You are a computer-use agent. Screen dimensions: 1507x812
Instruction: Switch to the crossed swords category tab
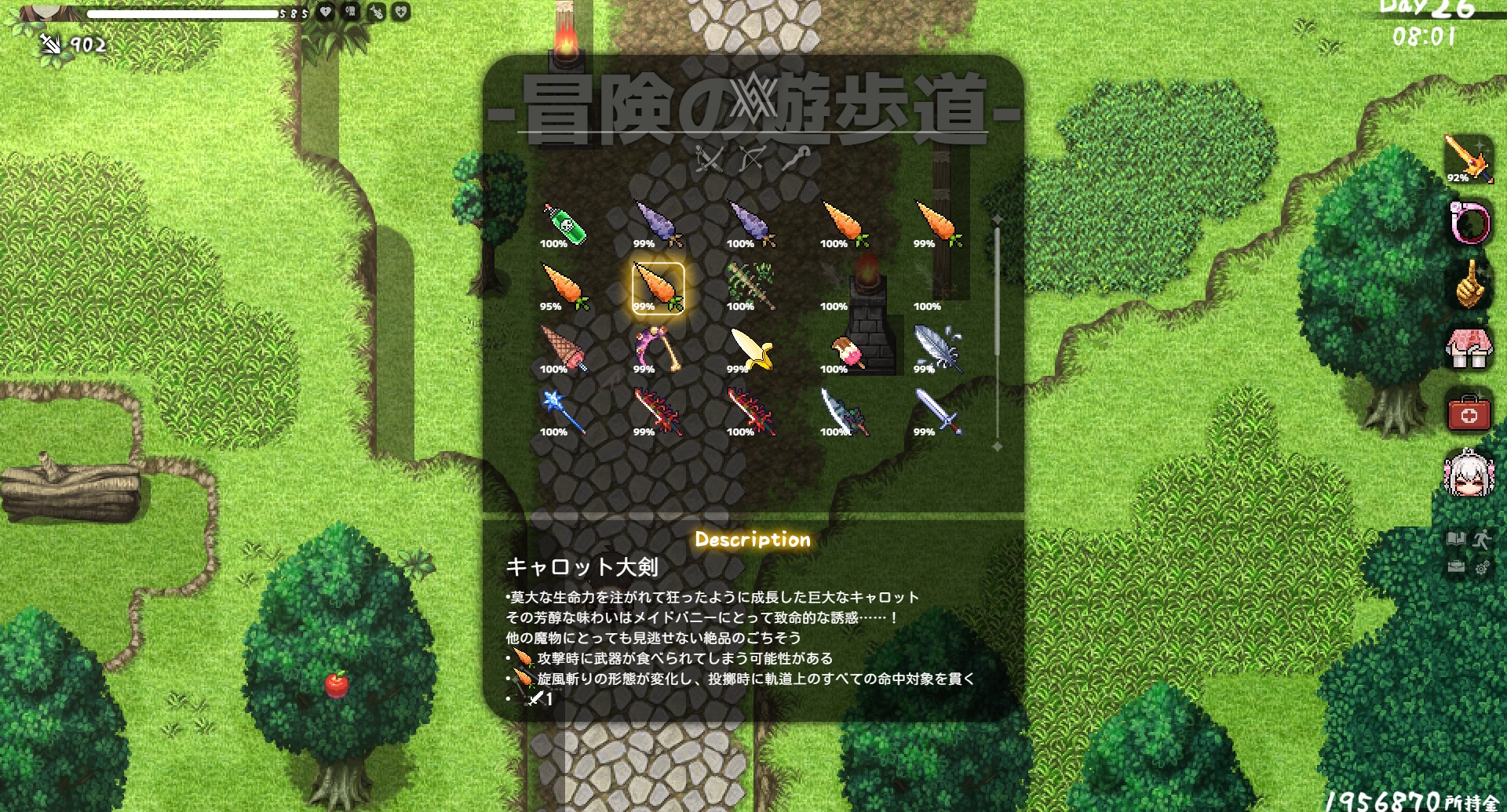pos(710,159)
